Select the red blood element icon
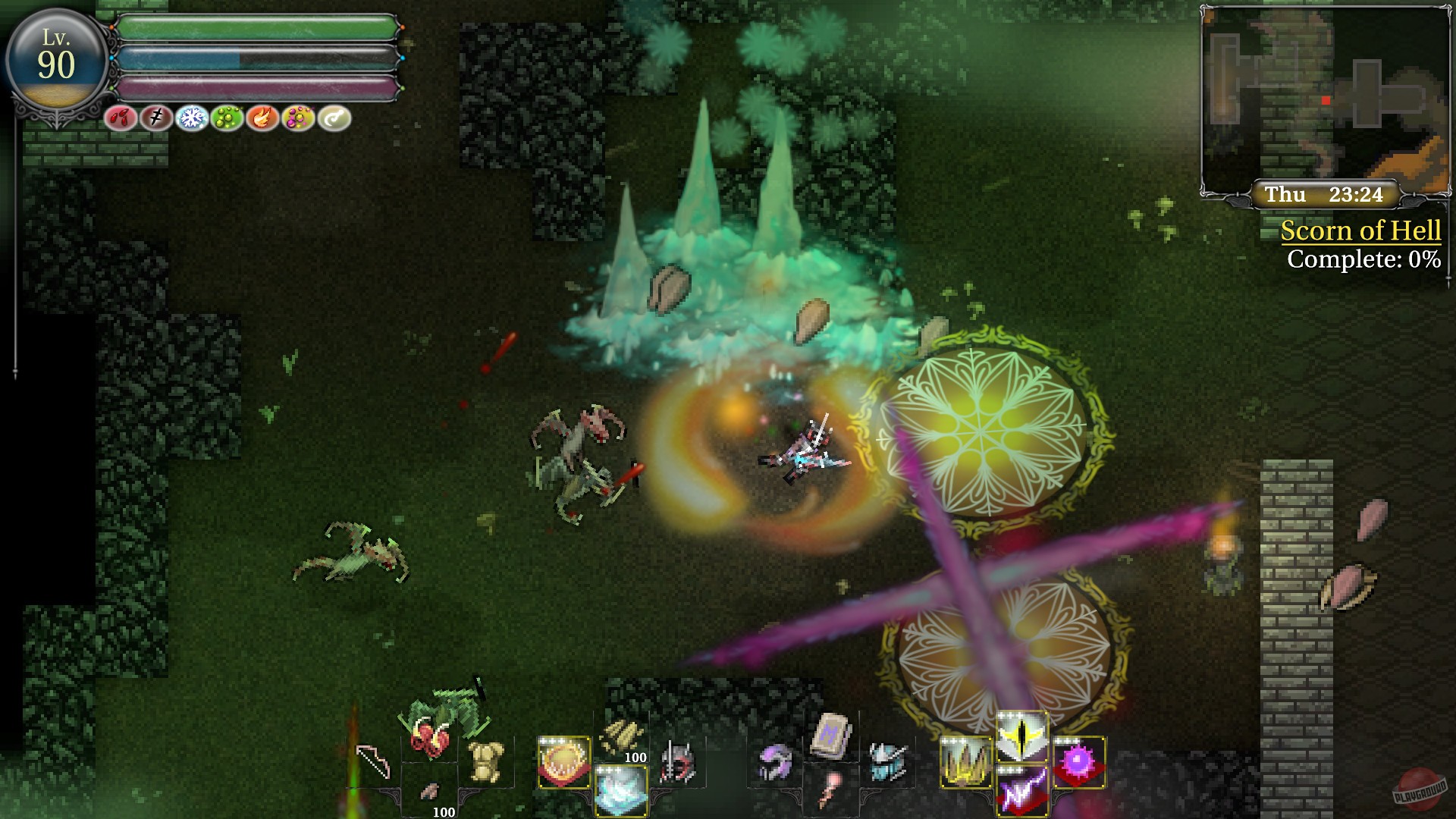Viewport: 1456px width, 819px height. point(119,118)
